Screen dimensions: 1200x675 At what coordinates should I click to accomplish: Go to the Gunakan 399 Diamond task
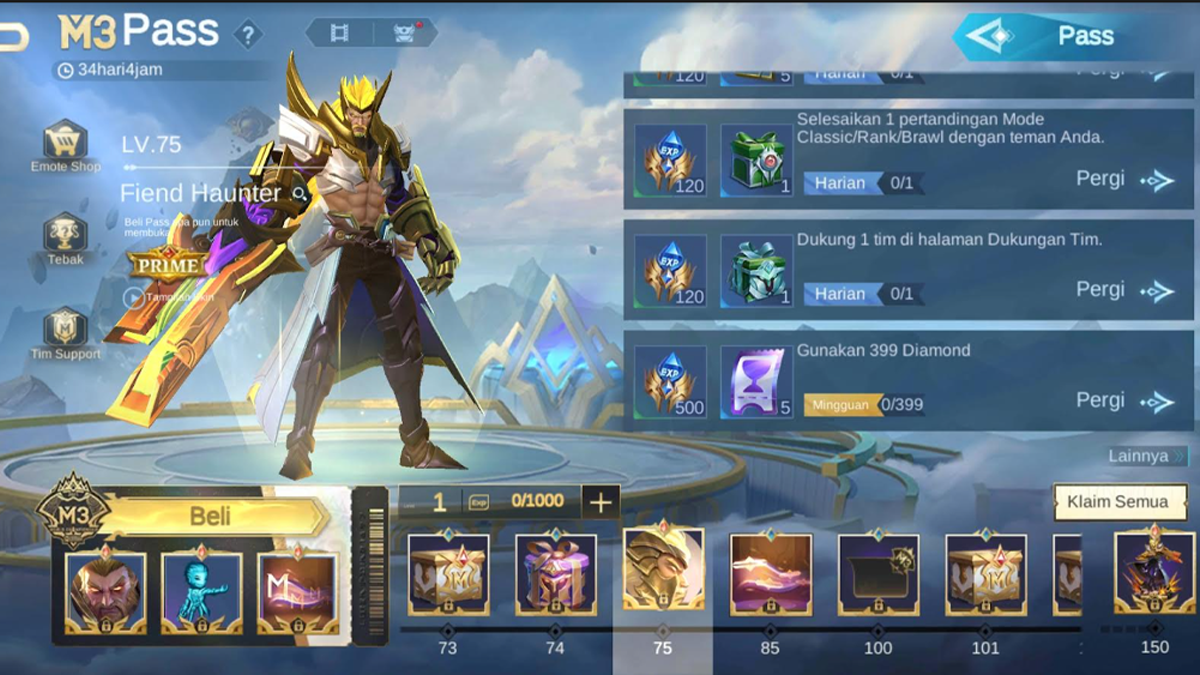coord(1124,401)
